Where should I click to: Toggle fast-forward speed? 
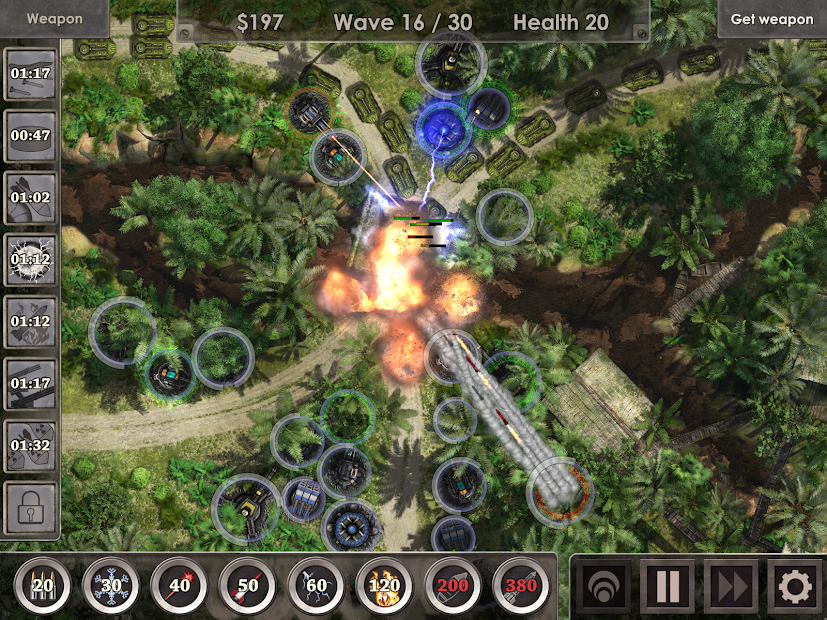(731, 586)
